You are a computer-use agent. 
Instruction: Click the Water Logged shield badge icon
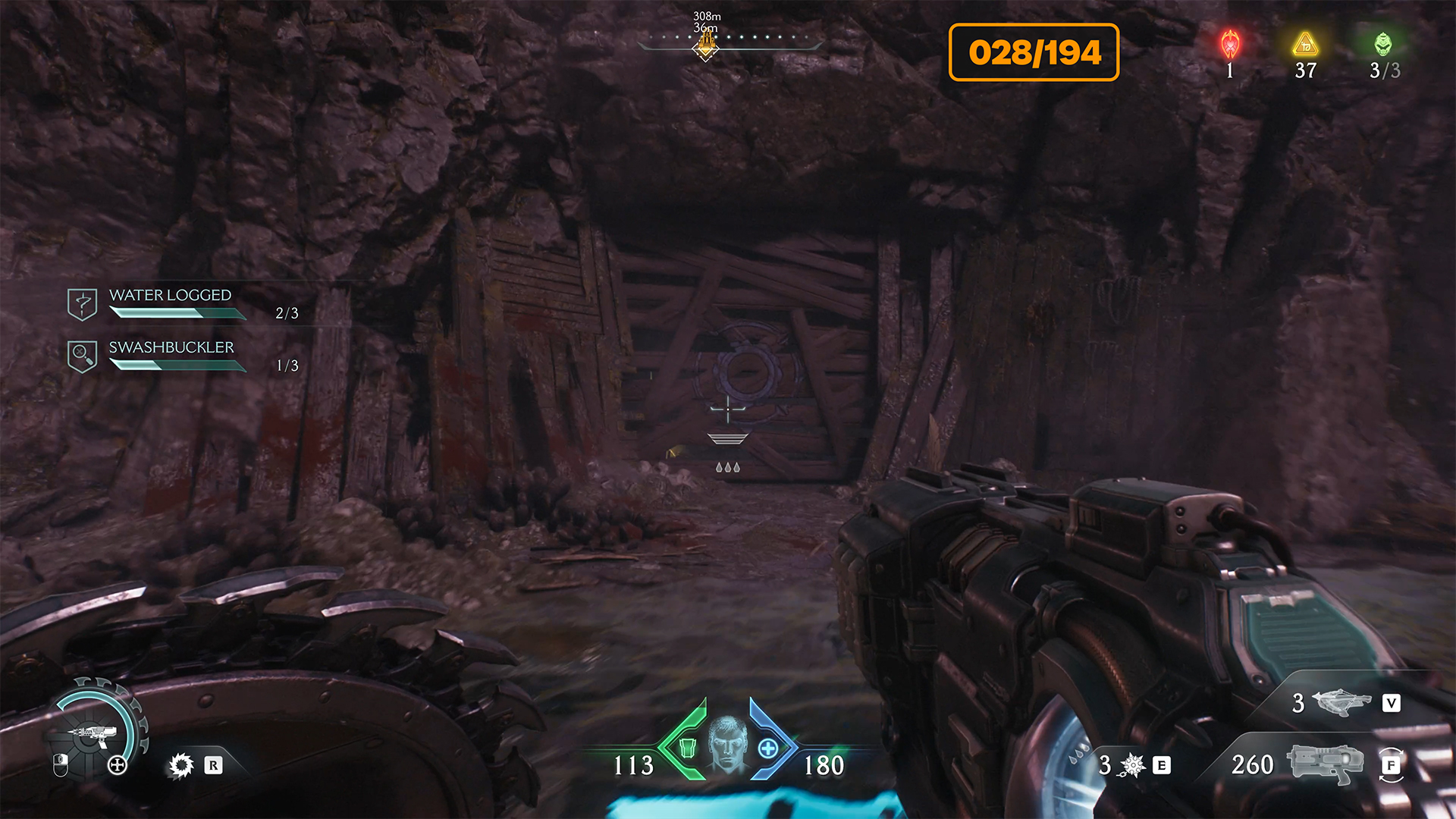(82, 304)
